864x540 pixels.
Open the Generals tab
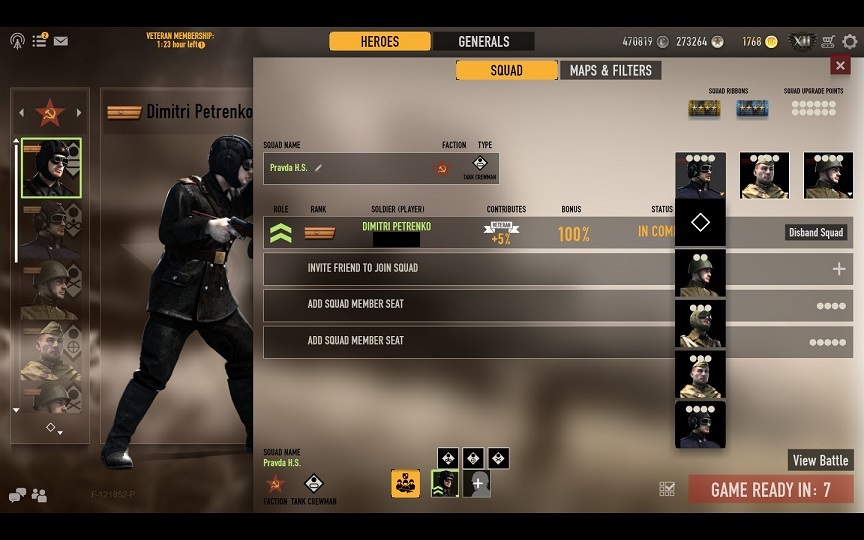(484, 41)
